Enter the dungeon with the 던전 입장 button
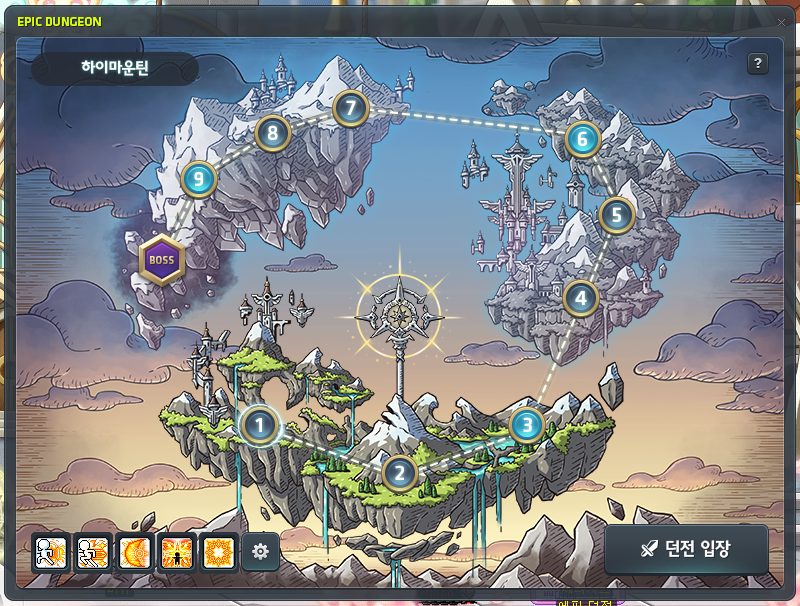The width and height of the screenshot is (800, 606). coord(686,549)
